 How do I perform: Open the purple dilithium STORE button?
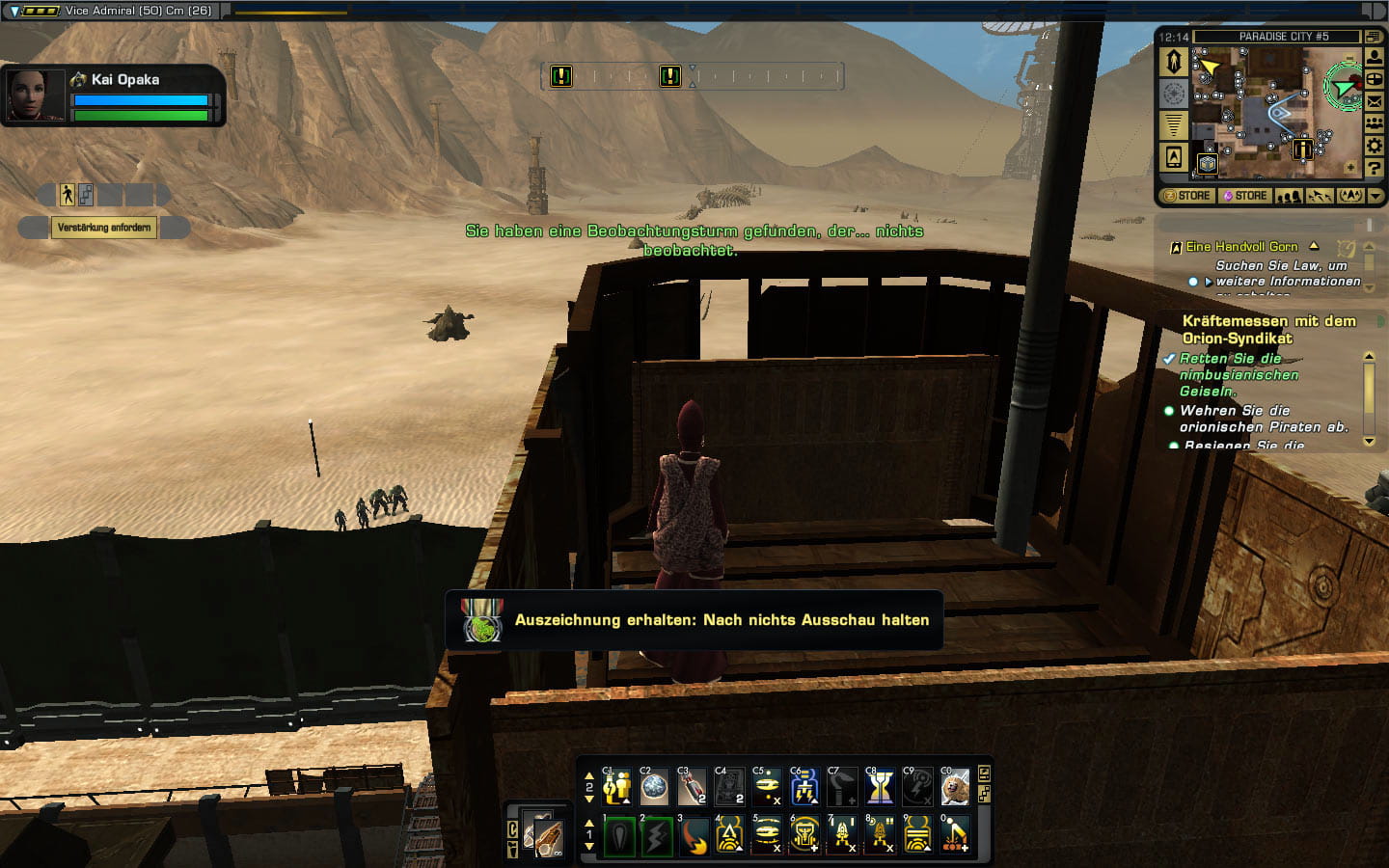pos(1245,196)
